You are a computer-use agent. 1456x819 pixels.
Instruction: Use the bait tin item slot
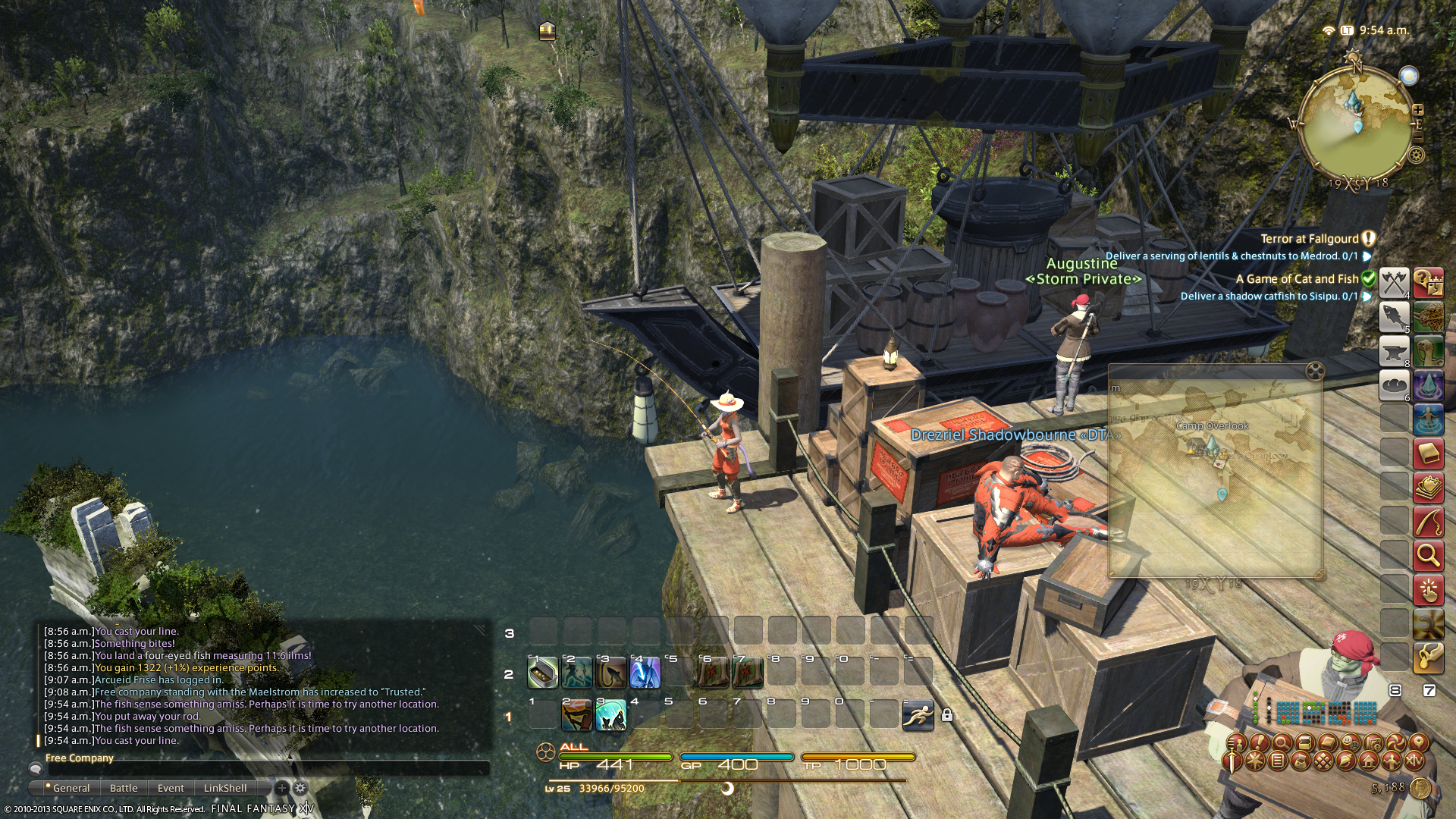[x=543, y=673]
